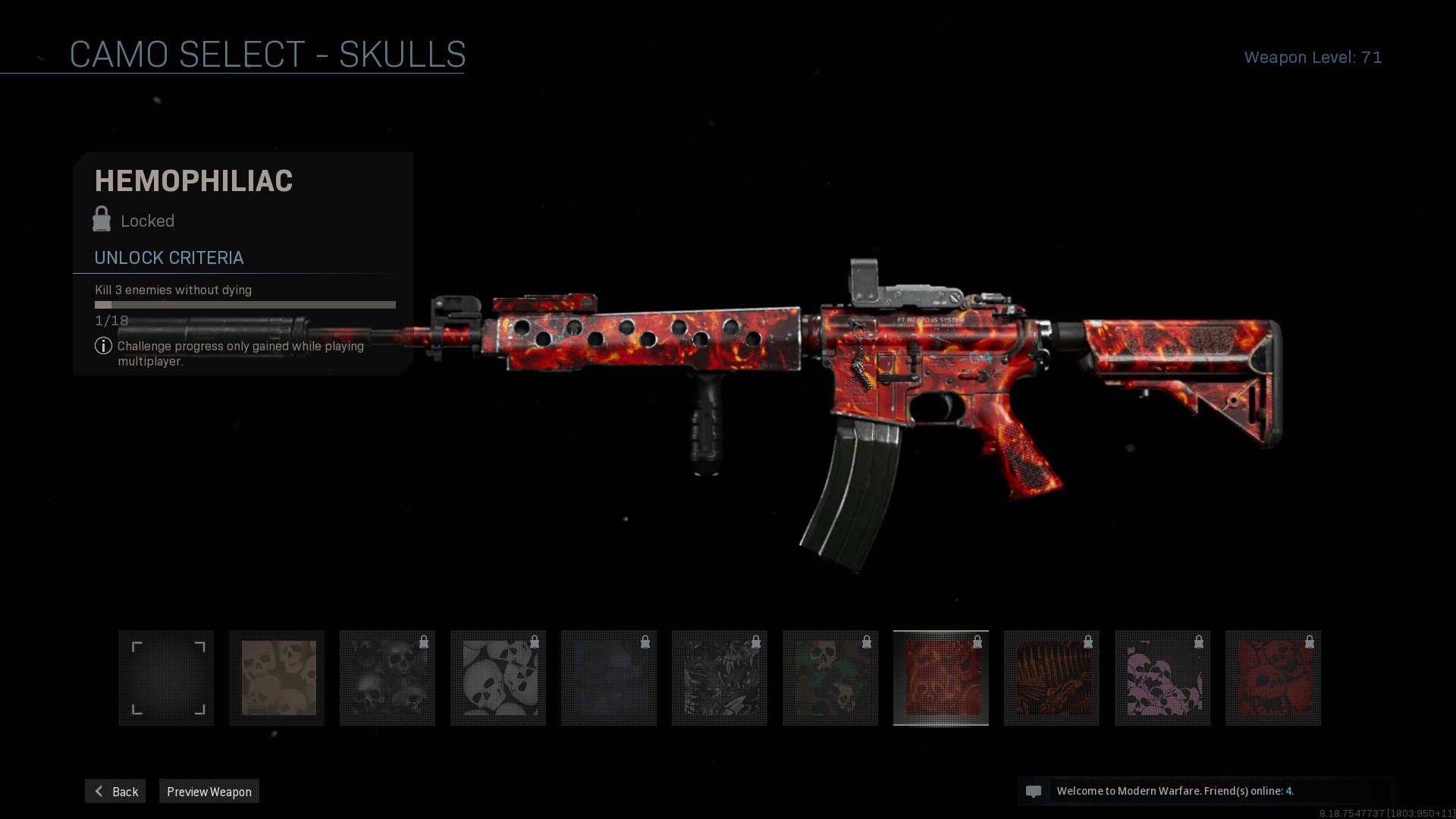Choose the gray feathered pattern camo
Viewport: 1456px width, 819px height.
(x=720, y=678)
